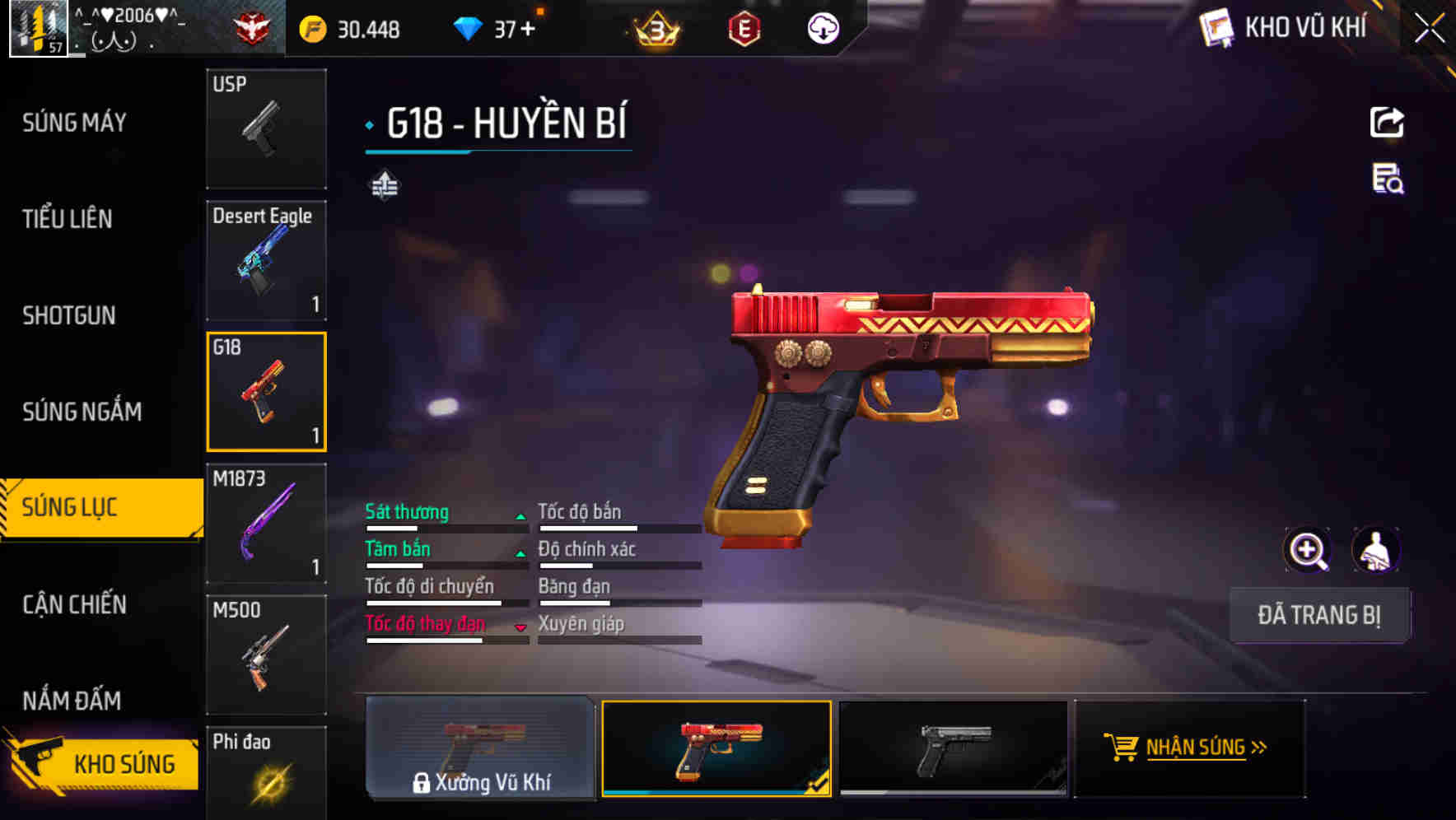Open the CẬN CHIẾN weapon category
The image size is (1456, 820).
(x=74, y=604)
